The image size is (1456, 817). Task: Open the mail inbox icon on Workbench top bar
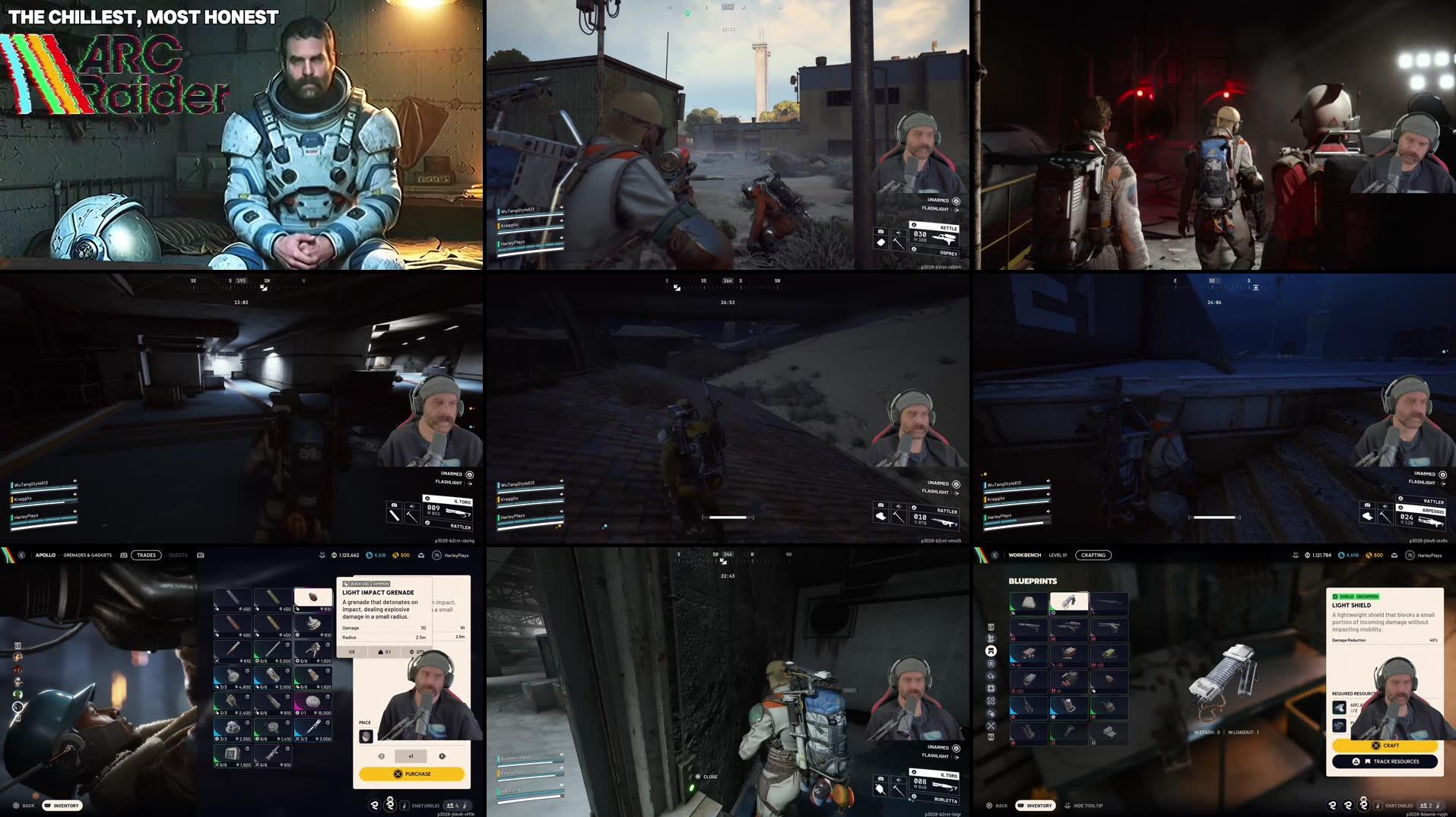(1394, 556)
